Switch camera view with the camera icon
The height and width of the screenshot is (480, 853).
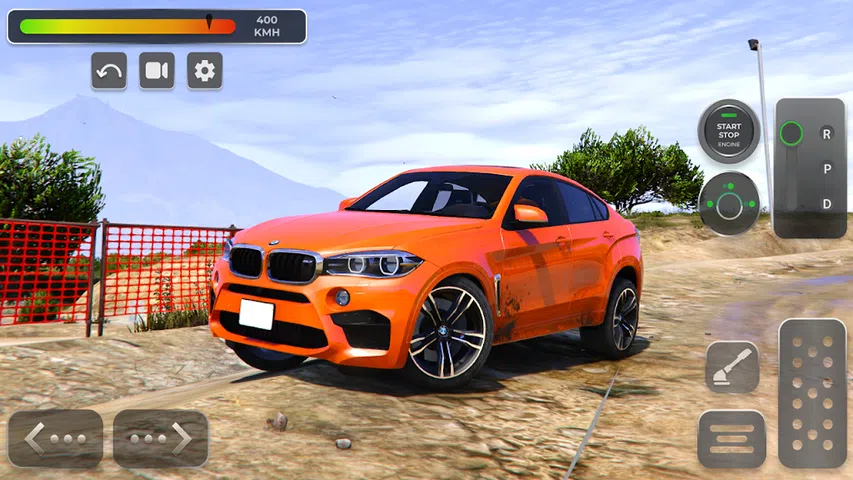[157, 71]
